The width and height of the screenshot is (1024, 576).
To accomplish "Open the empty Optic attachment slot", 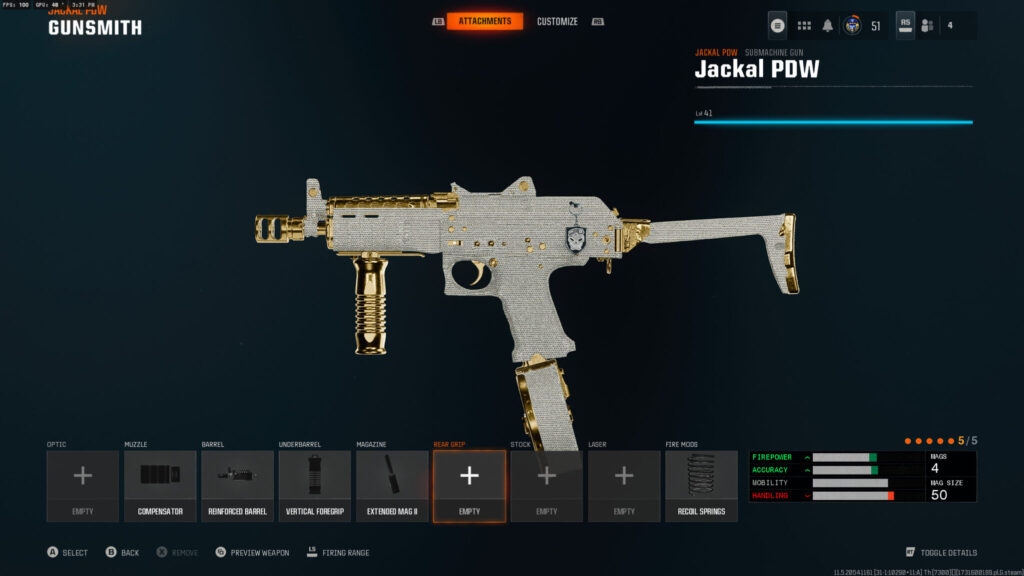I will click(83, 485).
